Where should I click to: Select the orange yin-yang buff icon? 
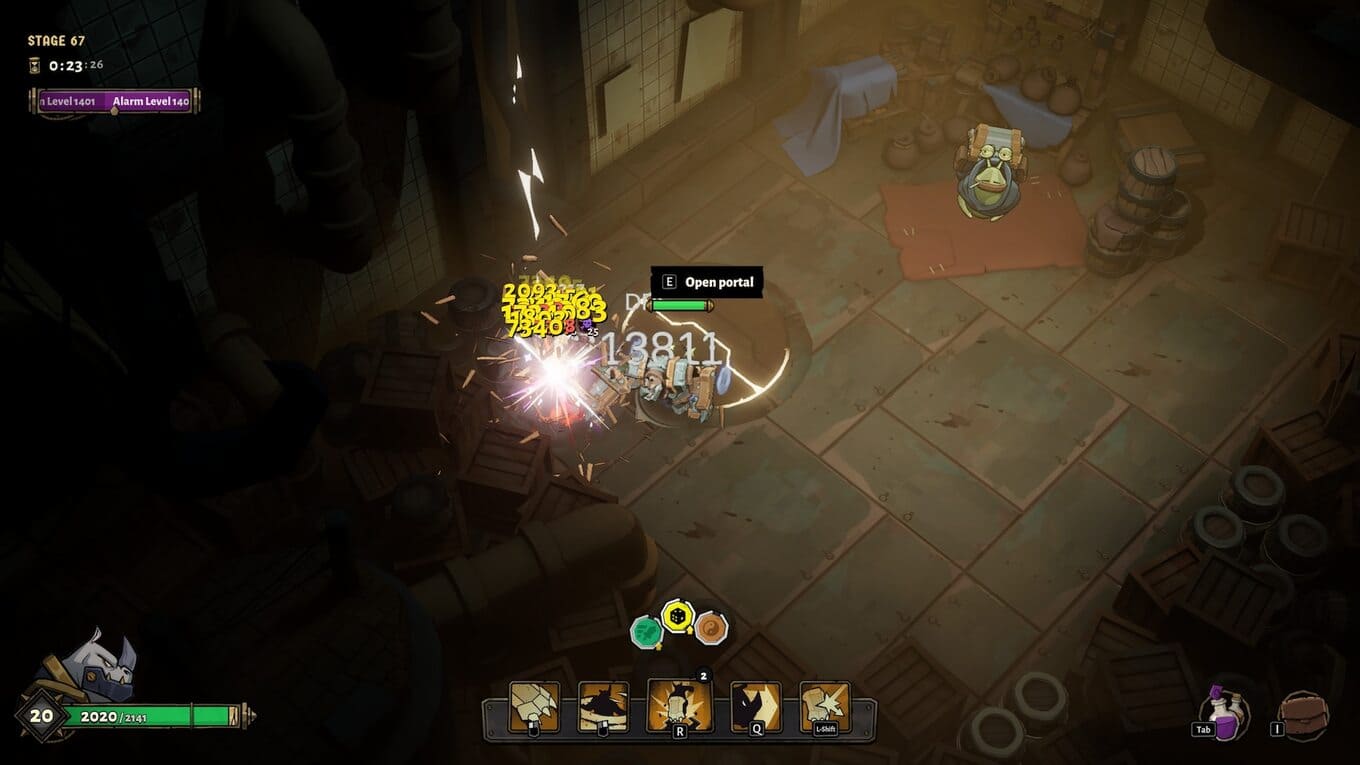[711, 628]
